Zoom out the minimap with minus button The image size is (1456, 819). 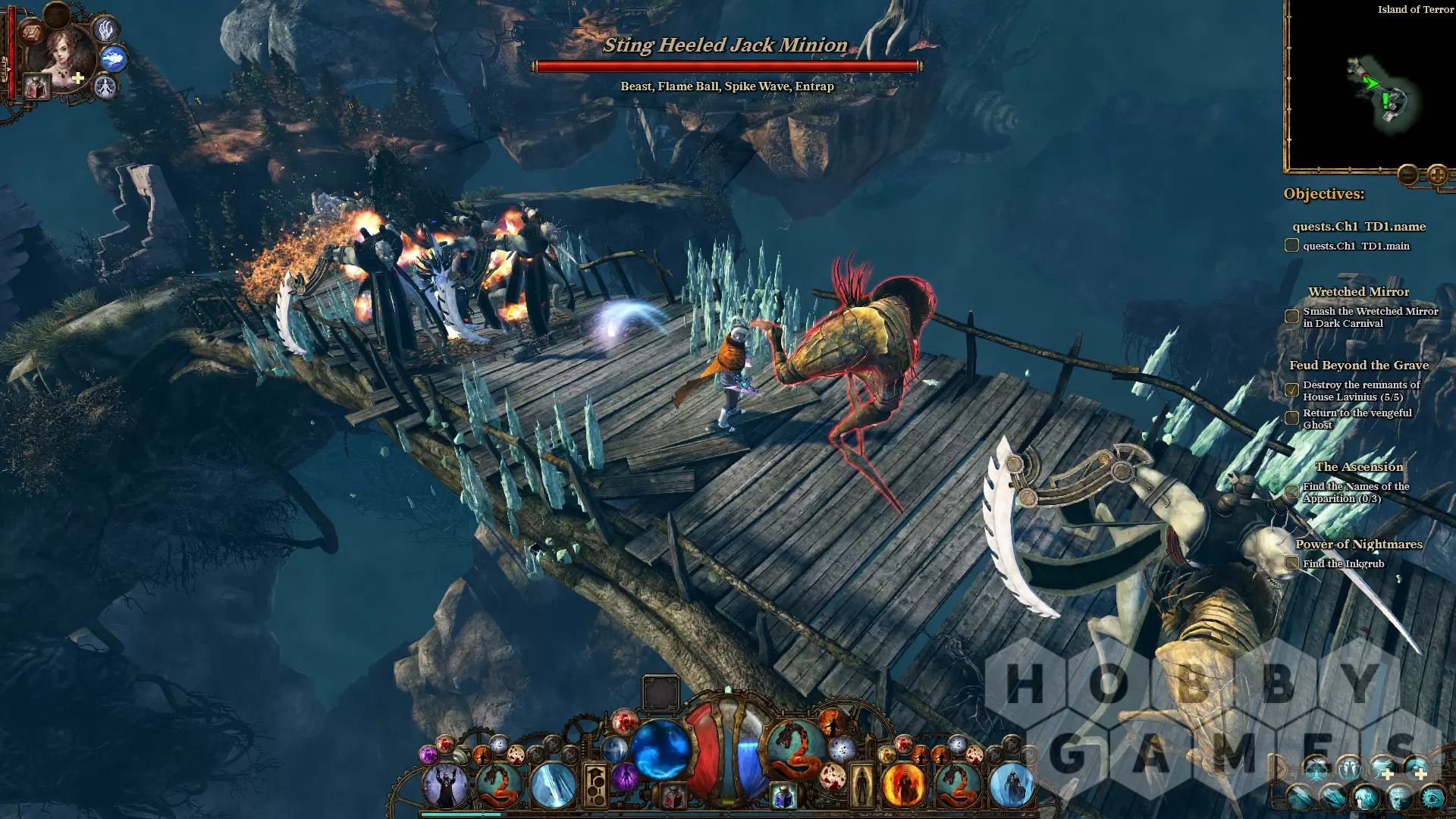(x=1407, y=175)
